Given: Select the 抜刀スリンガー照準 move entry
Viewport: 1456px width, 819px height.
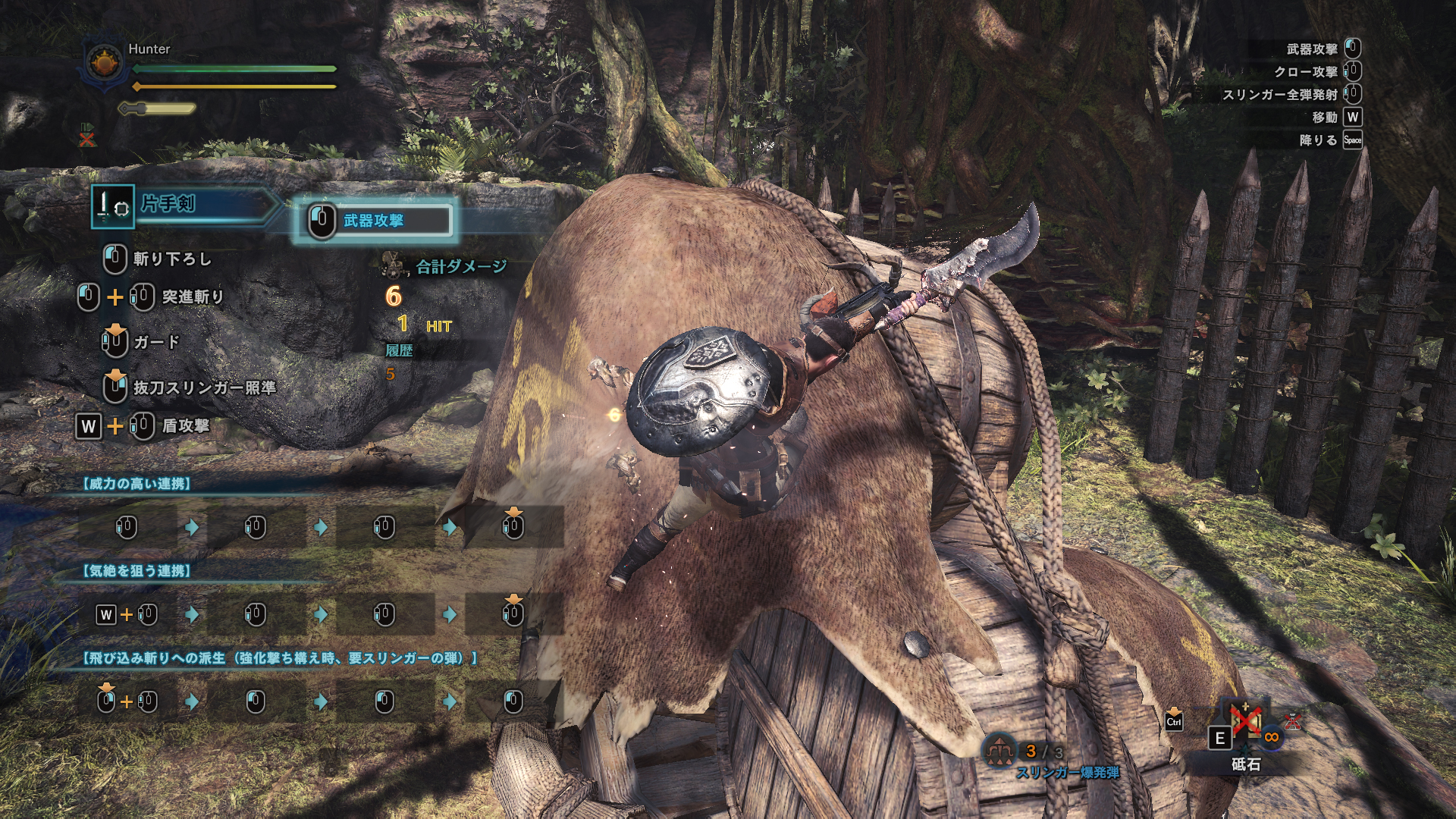Looking at the screenshot, I should [x=204, y=388].
